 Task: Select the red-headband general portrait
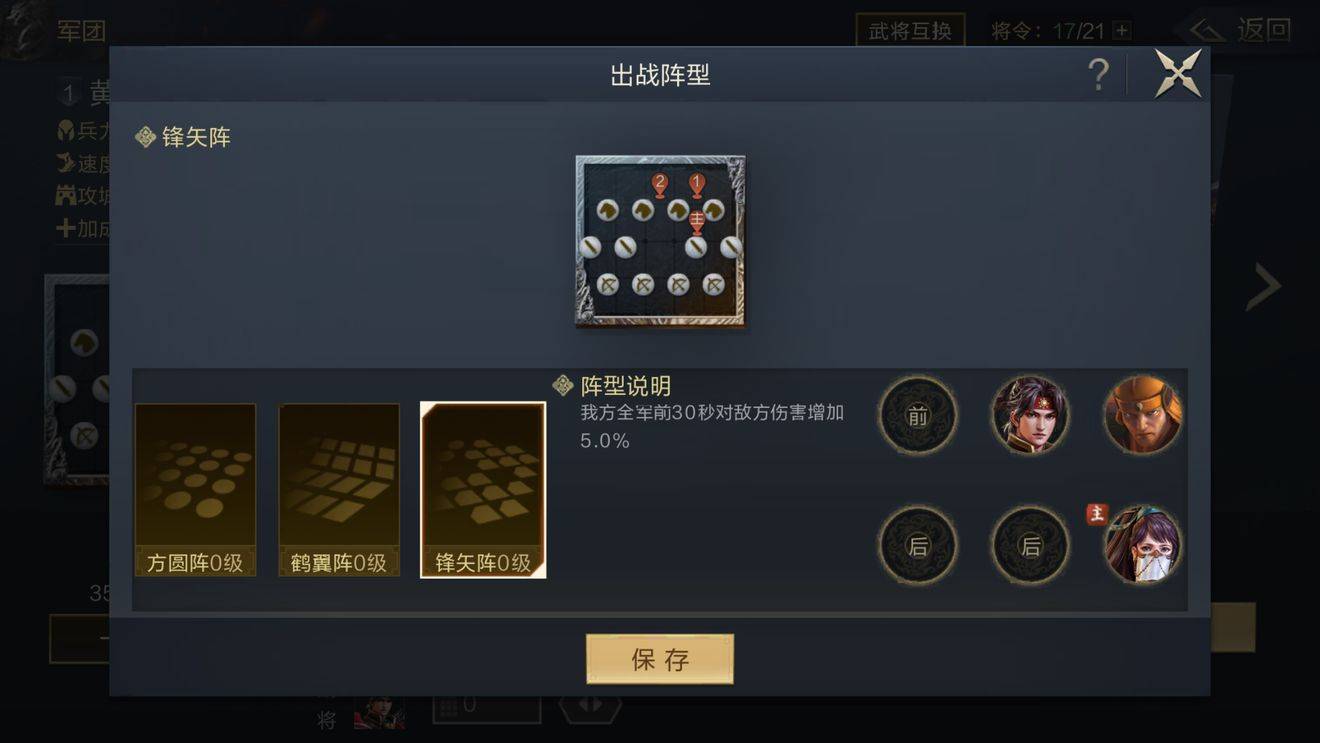(1030, 415)
